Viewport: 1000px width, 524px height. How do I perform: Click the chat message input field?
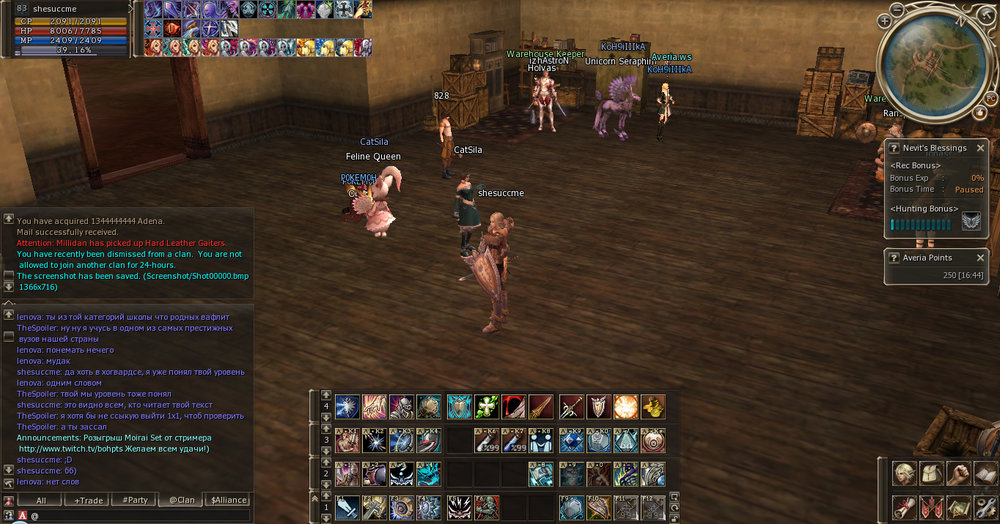140,516
